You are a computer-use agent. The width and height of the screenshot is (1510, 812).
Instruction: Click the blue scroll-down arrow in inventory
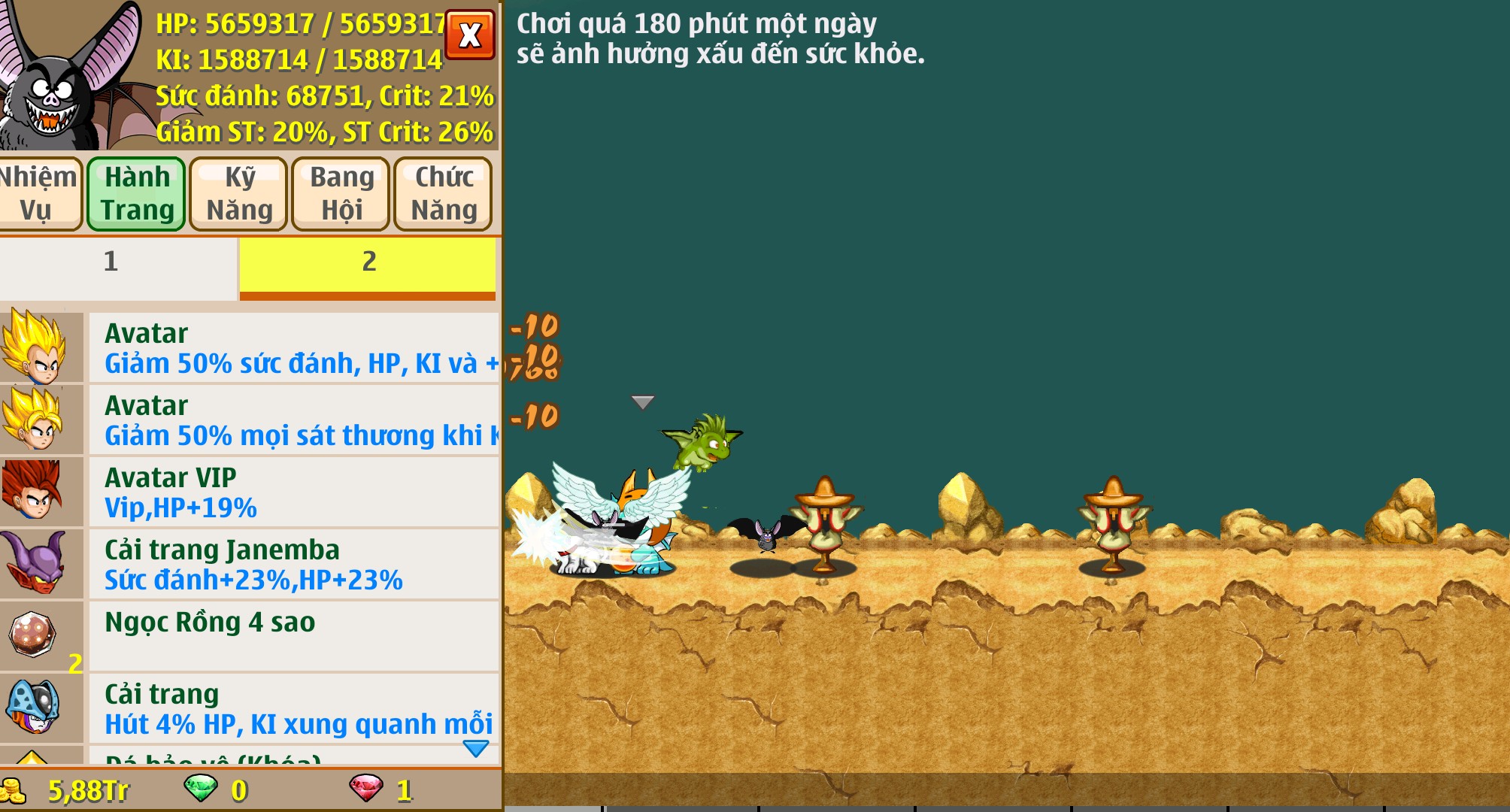(476, 748)
